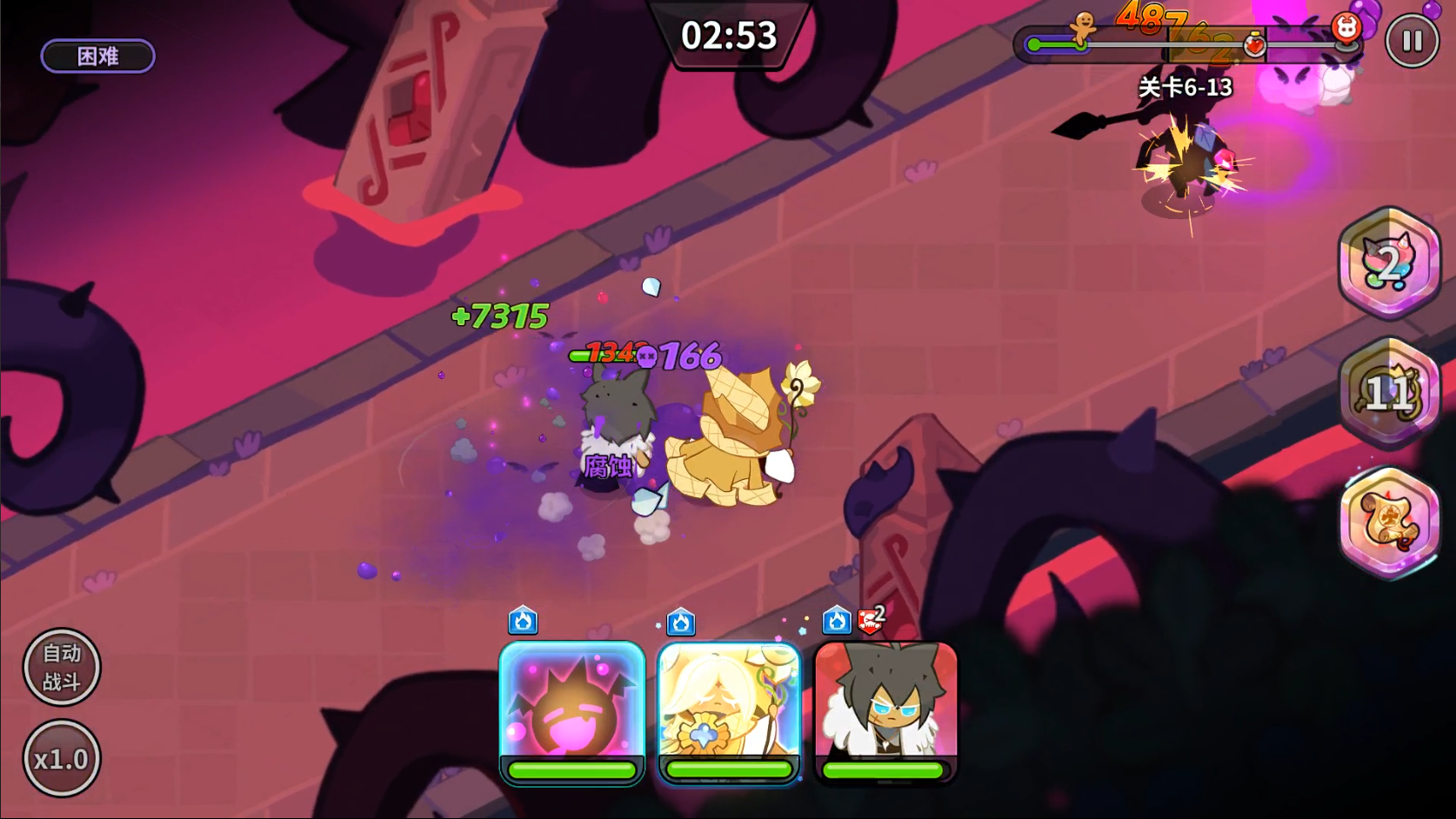Use the blonde flower cookie skill card
1456x819 pixels.
[729, 704]
